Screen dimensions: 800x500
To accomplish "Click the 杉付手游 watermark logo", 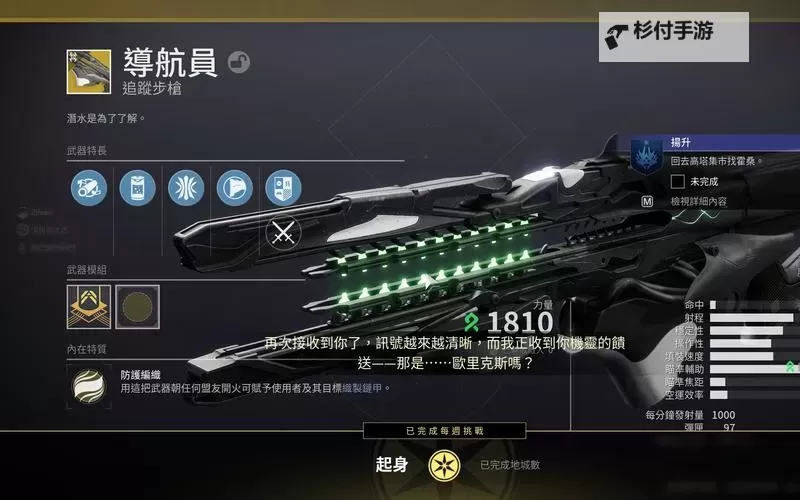I will 674,35.
